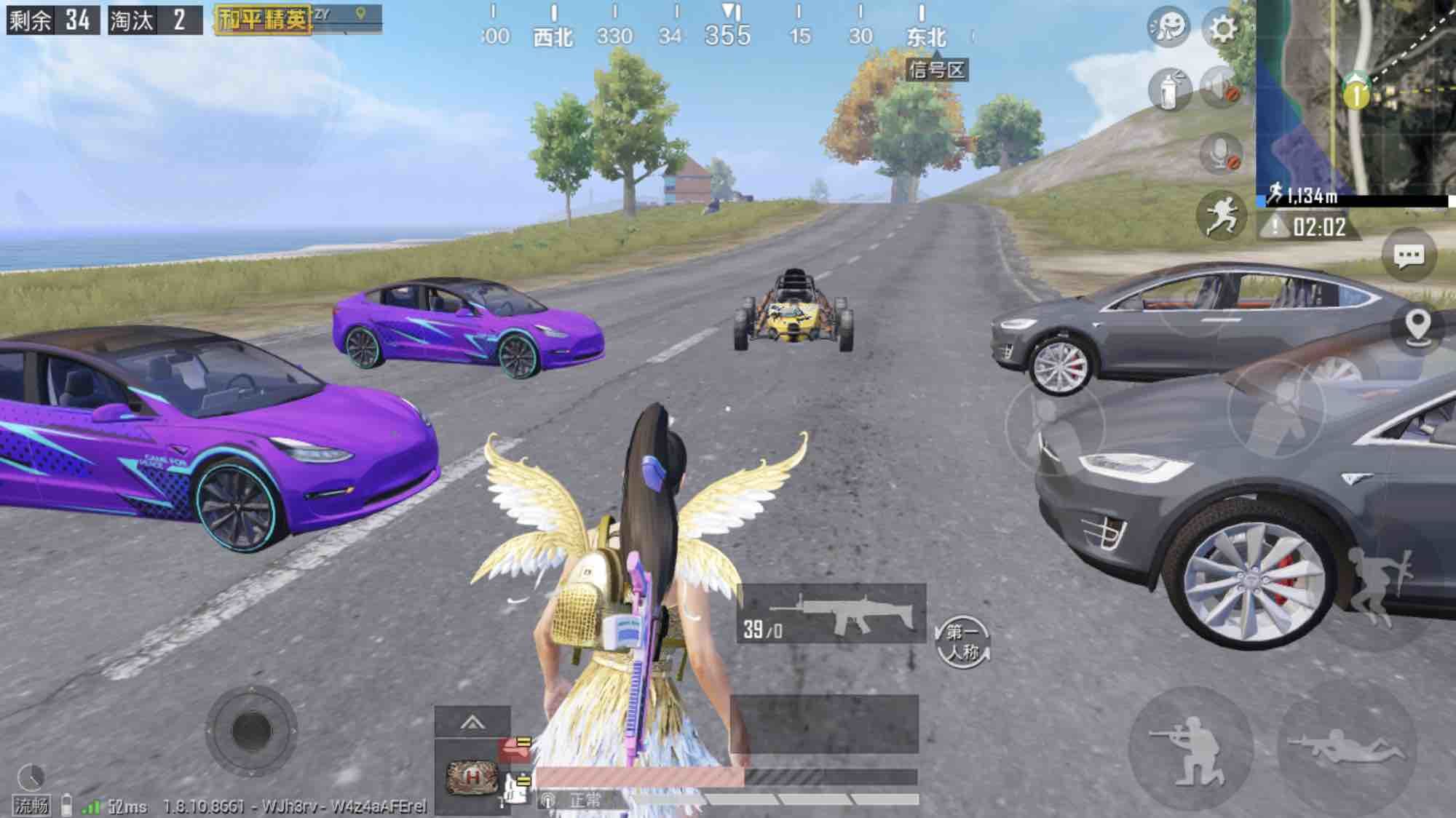
Task: Toggle the muted speaker voice icon
Action: click(1221, 87)
